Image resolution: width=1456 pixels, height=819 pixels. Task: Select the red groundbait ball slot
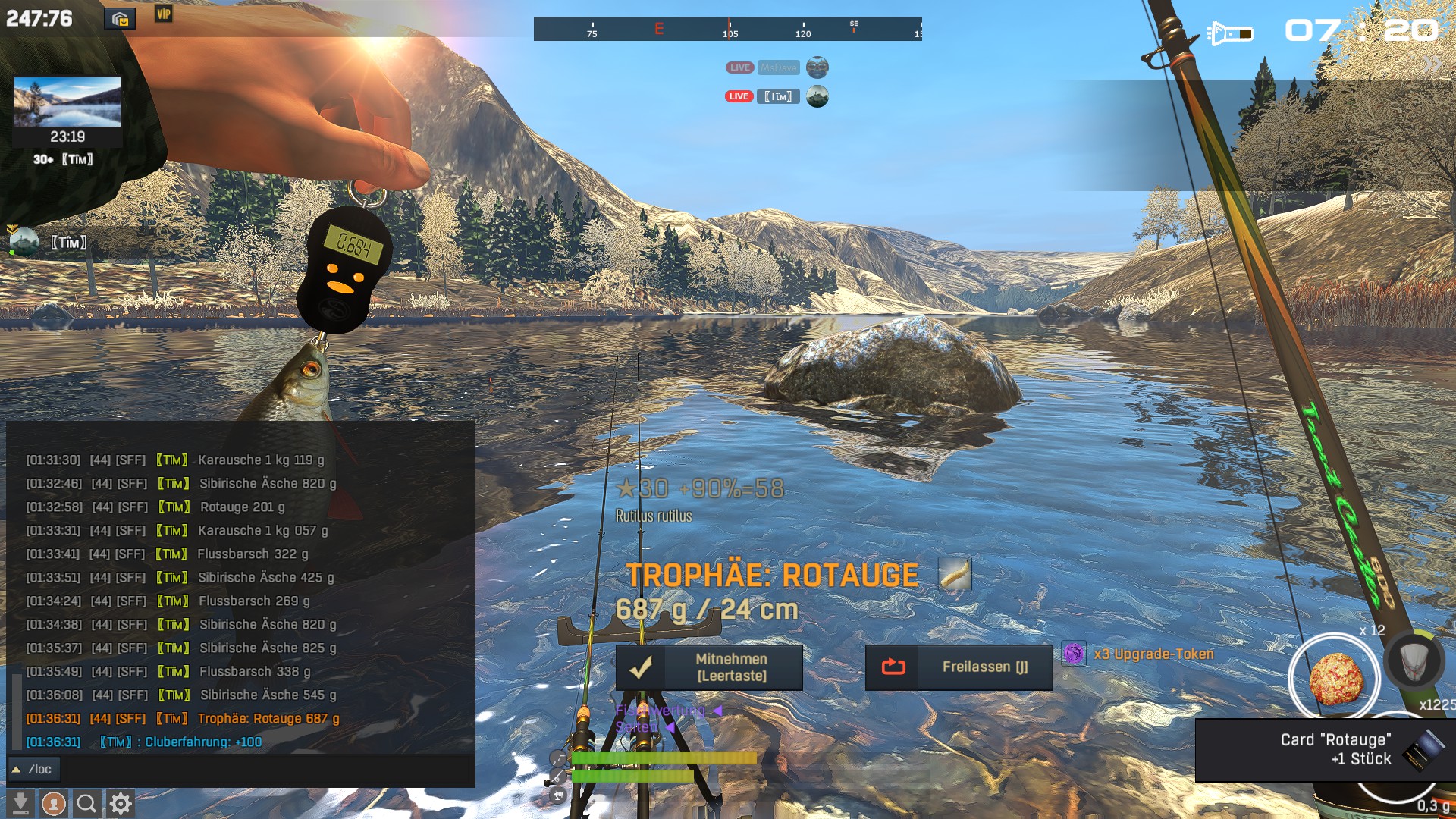[1335, 676]
